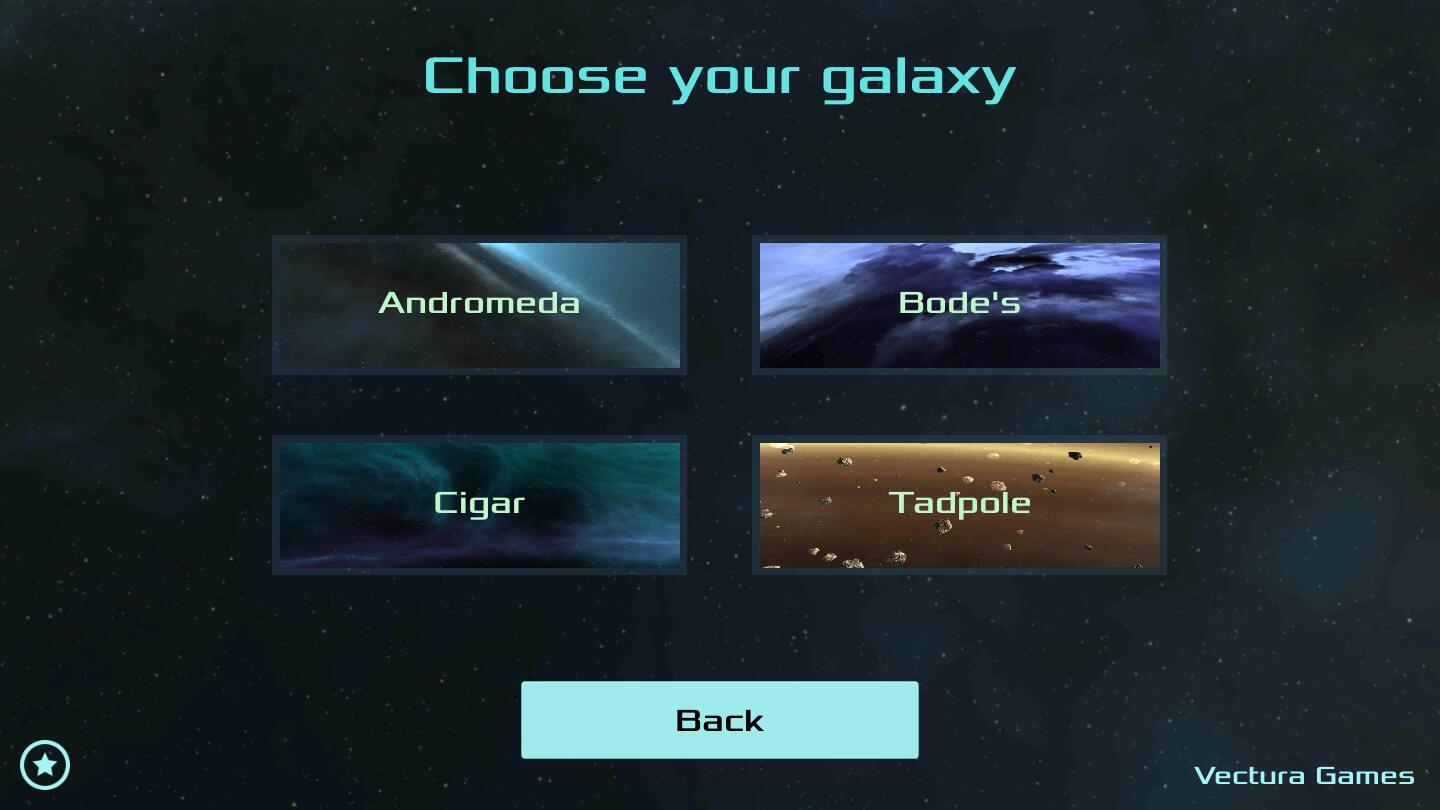1440x810 pixels.
Task: Click the teal Cigar galaxy thumbnail
Action: point(478,504)
